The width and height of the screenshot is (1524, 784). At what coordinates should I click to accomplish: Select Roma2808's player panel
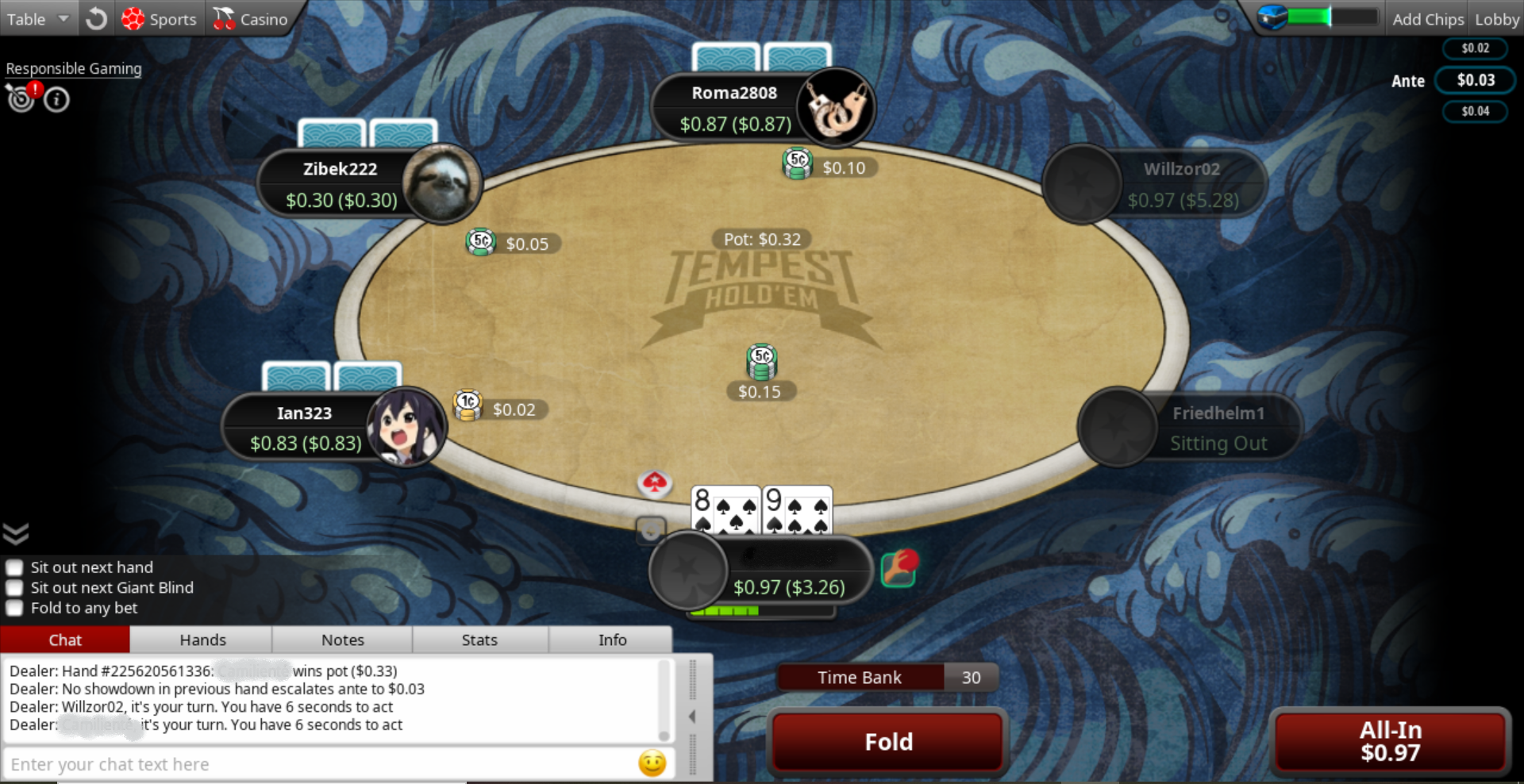[734, 108]
